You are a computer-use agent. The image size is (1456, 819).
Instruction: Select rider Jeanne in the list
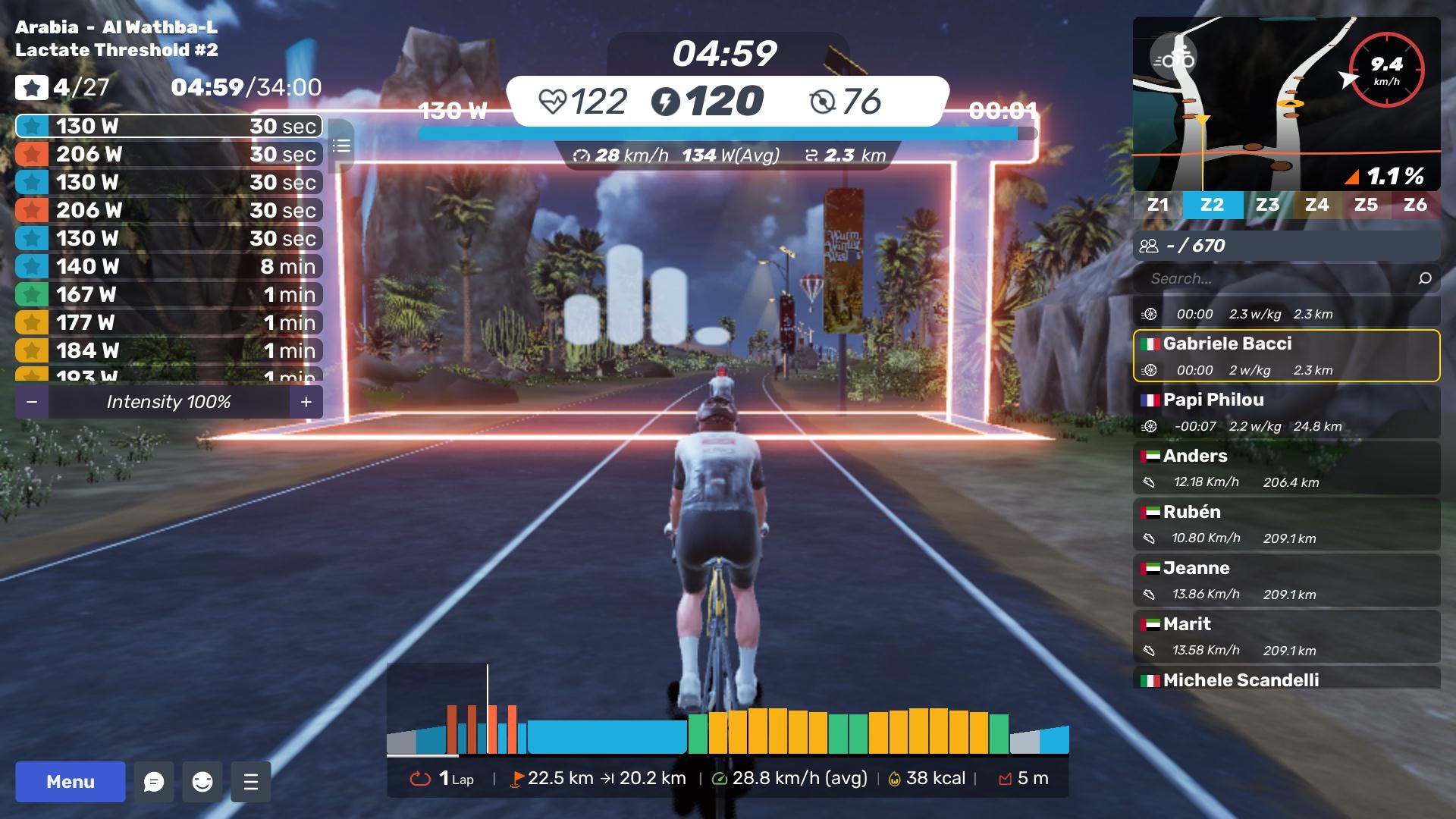pyautogui.click(x=1286, y=580)
